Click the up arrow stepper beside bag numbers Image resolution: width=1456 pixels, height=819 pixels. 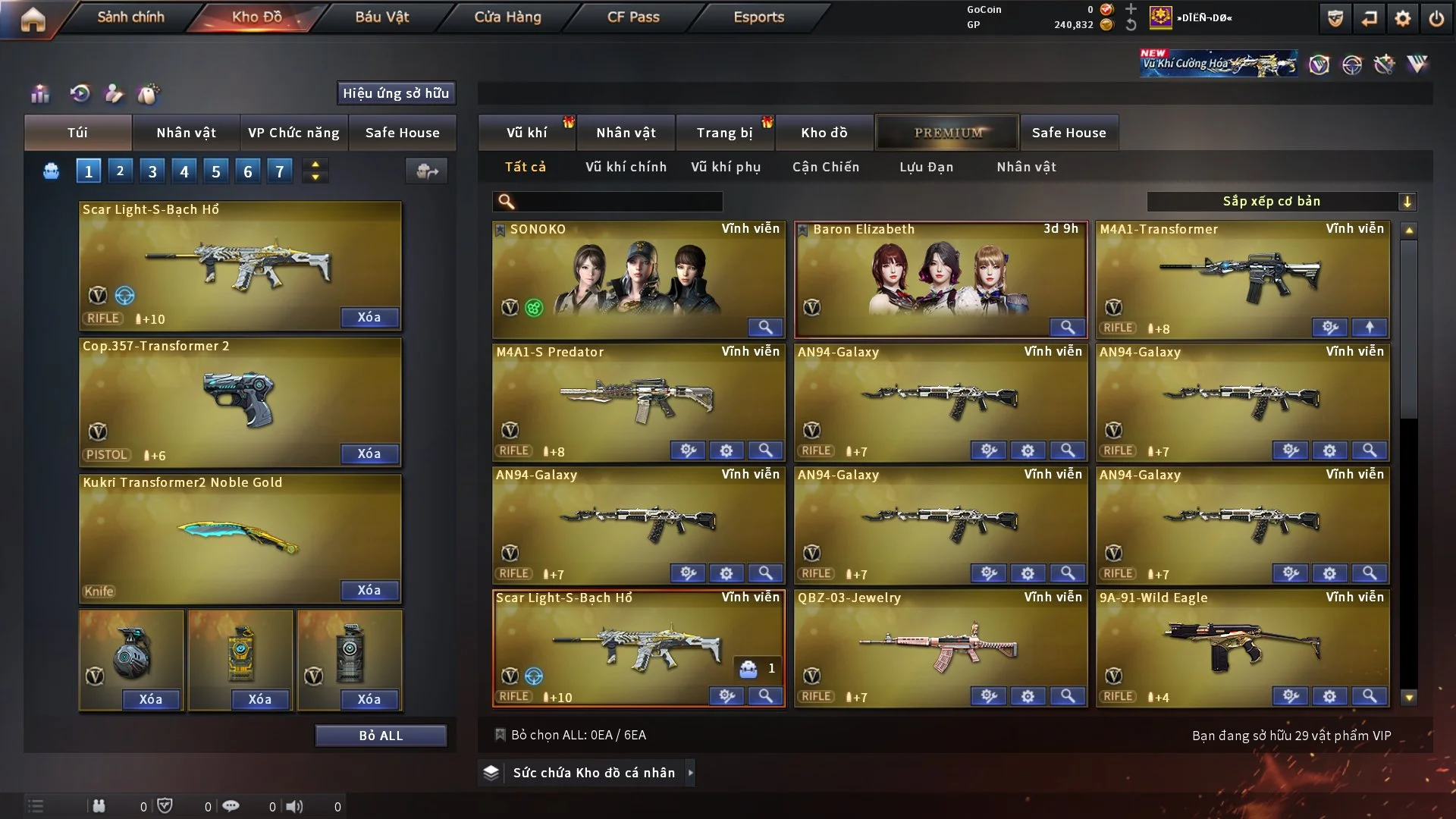click(315, 165)
